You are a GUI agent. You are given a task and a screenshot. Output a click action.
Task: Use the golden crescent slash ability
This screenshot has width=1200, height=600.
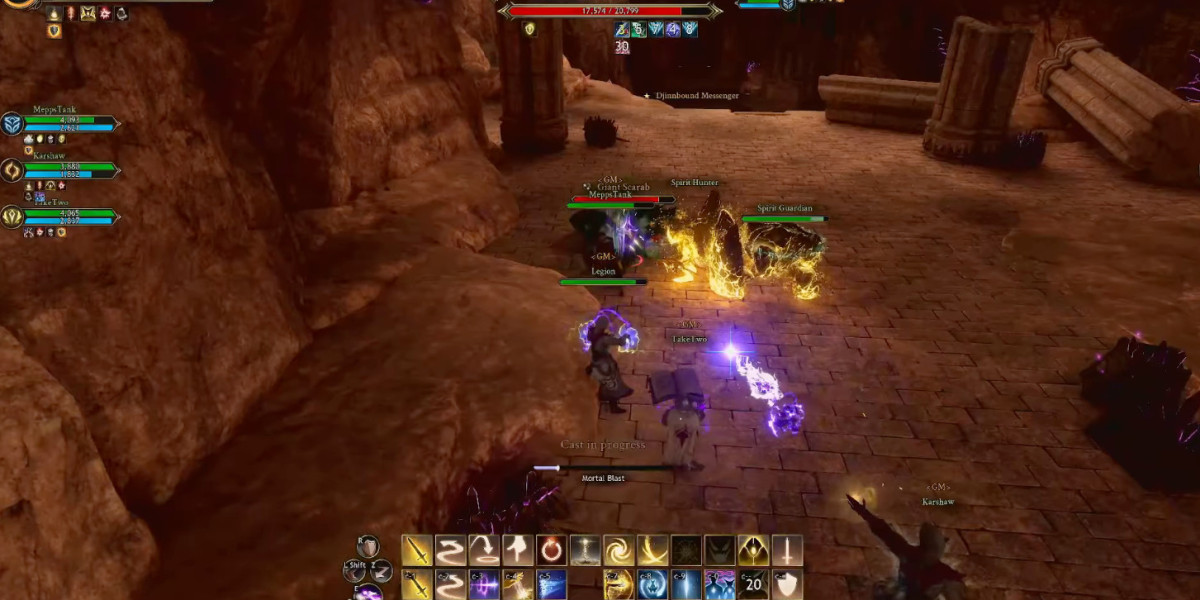(x=653, y=550)
